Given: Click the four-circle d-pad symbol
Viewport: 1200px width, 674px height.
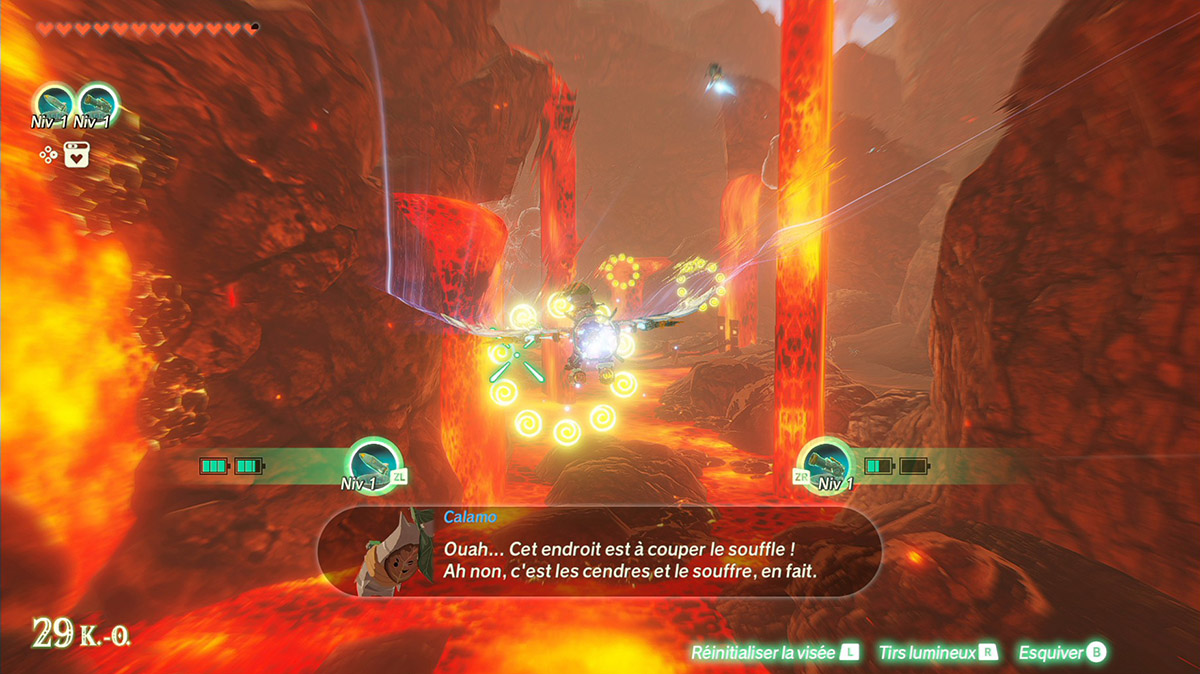Looking at the screenshot, I should click(47, 154).
